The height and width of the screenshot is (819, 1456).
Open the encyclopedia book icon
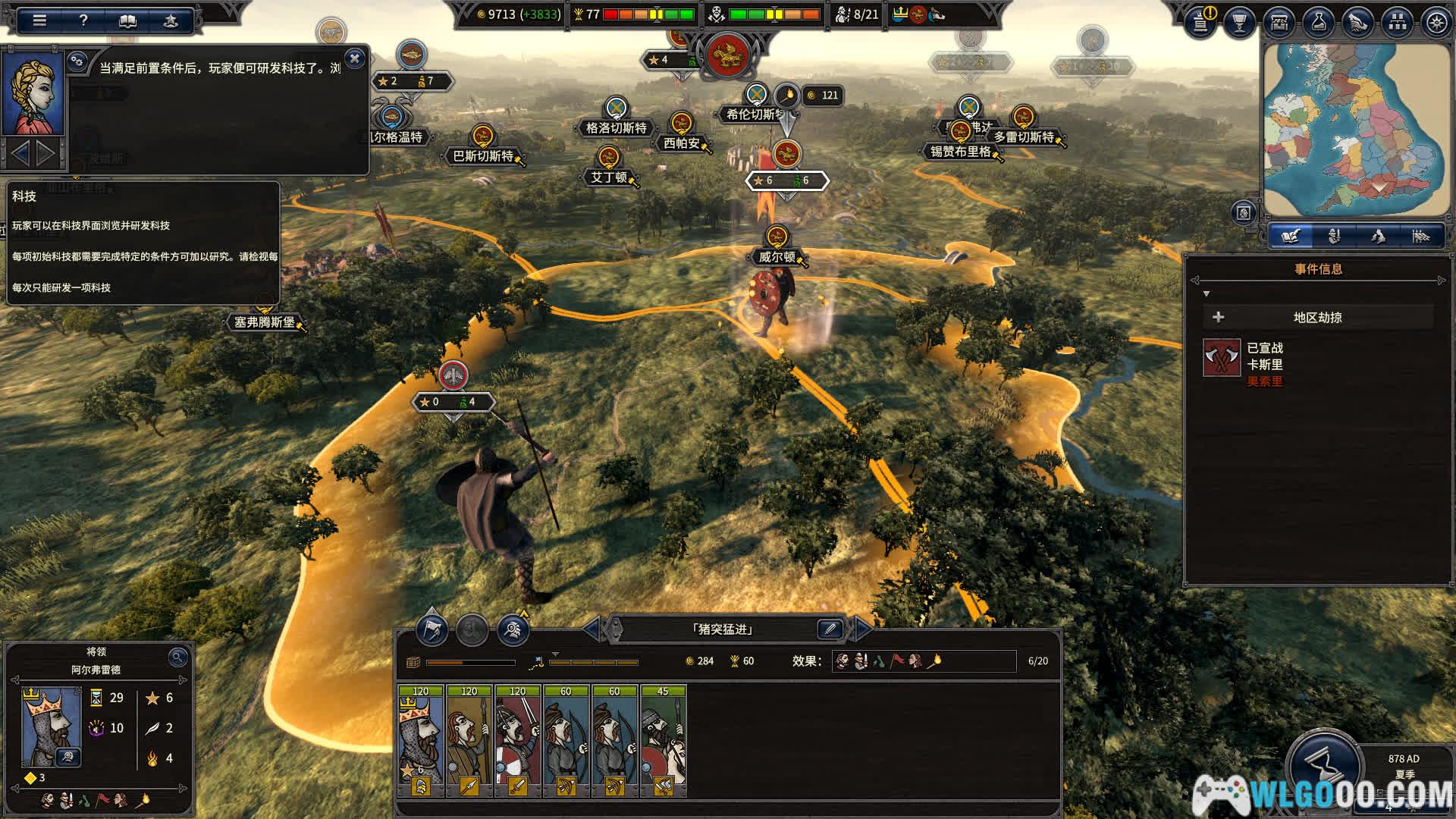click(x=127, y=20)
